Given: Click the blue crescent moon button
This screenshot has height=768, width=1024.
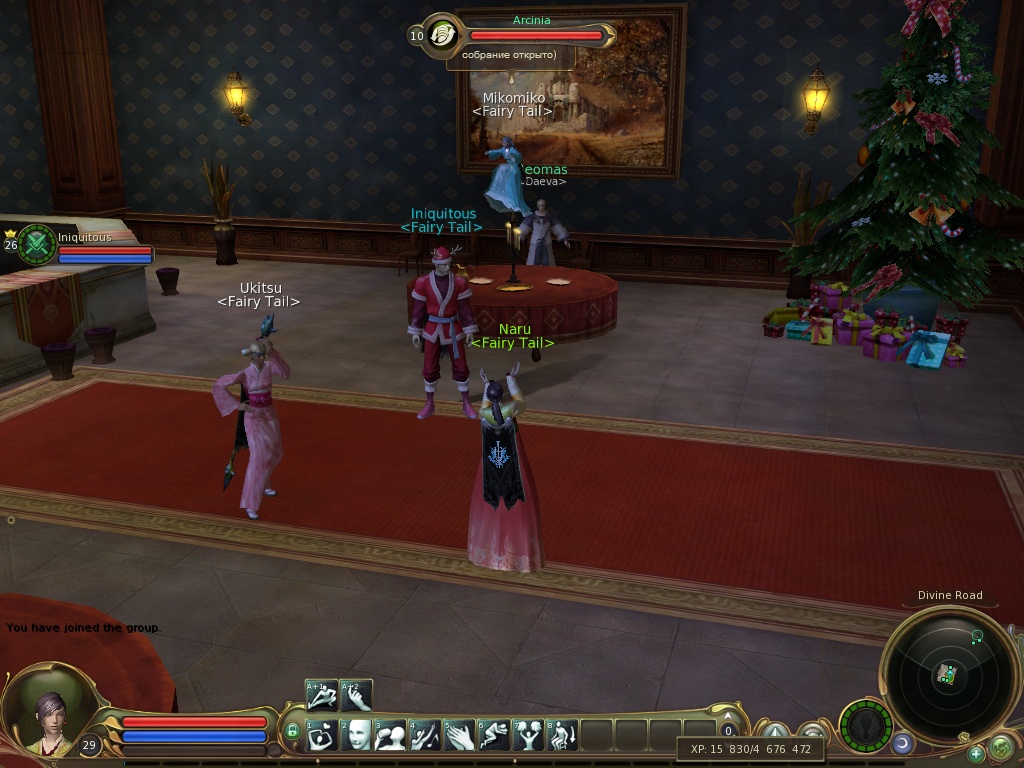Looking at the screenshot, I should point(903,743).
